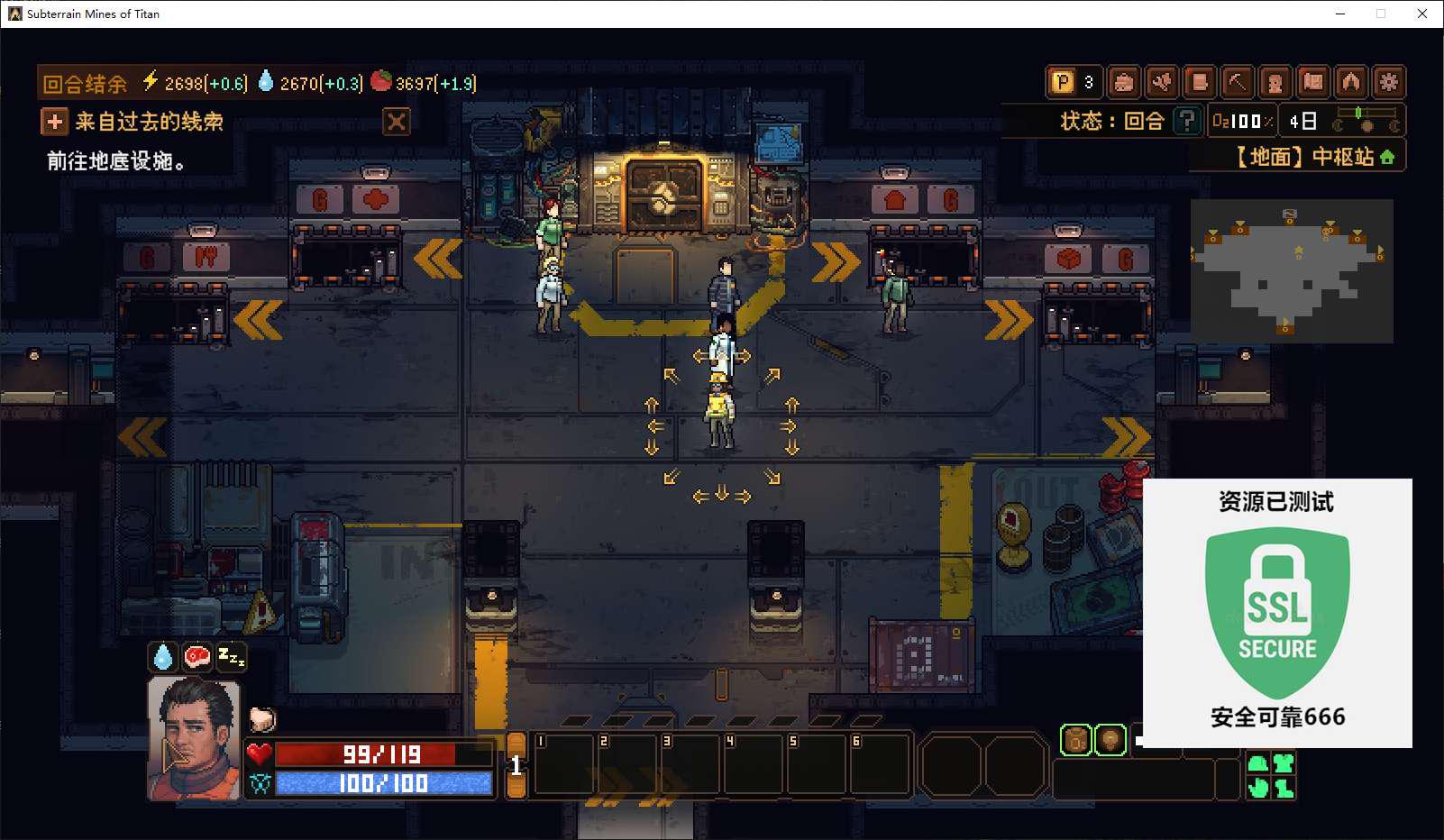Open the wrench crafting menu
The height and width of the screenshot is (840, 1444).
point(1161,83)
